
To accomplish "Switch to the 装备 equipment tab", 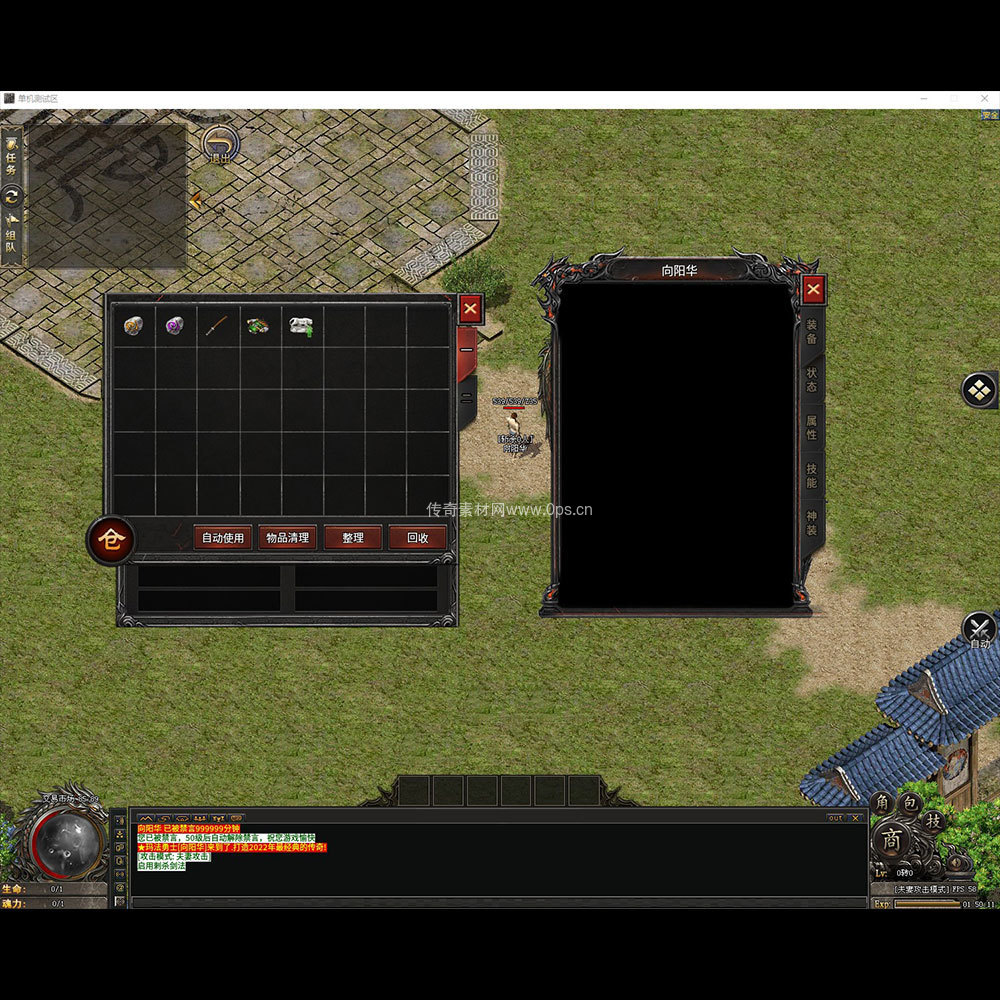I will click(812, 332).
